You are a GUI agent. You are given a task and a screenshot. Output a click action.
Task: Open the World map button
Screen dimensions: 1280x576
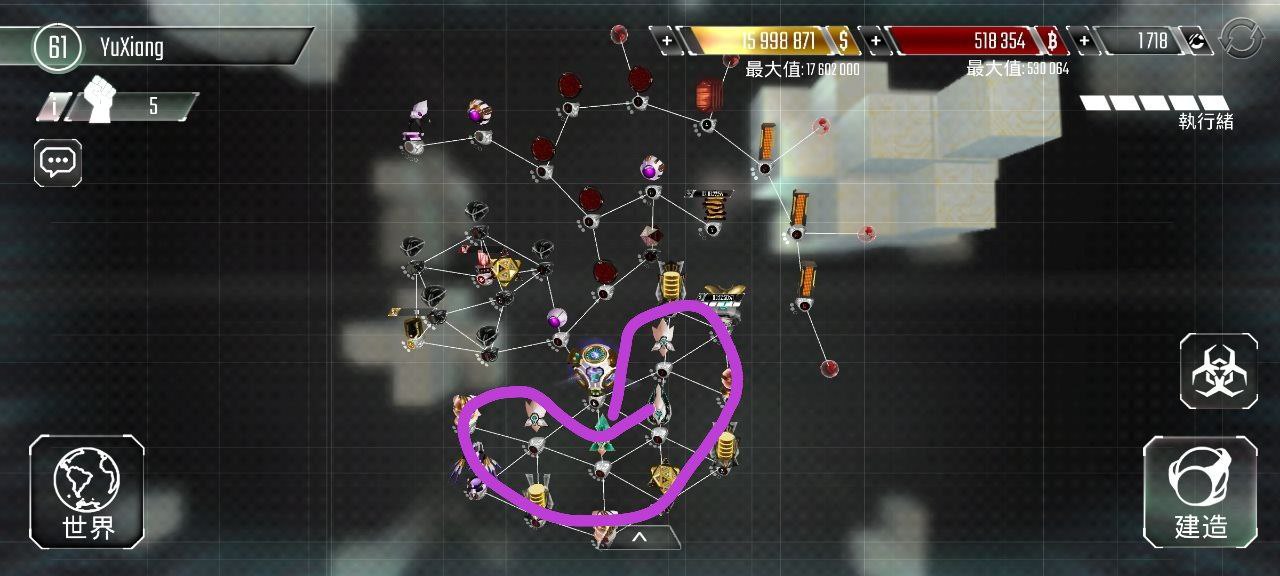coord(87,491)
